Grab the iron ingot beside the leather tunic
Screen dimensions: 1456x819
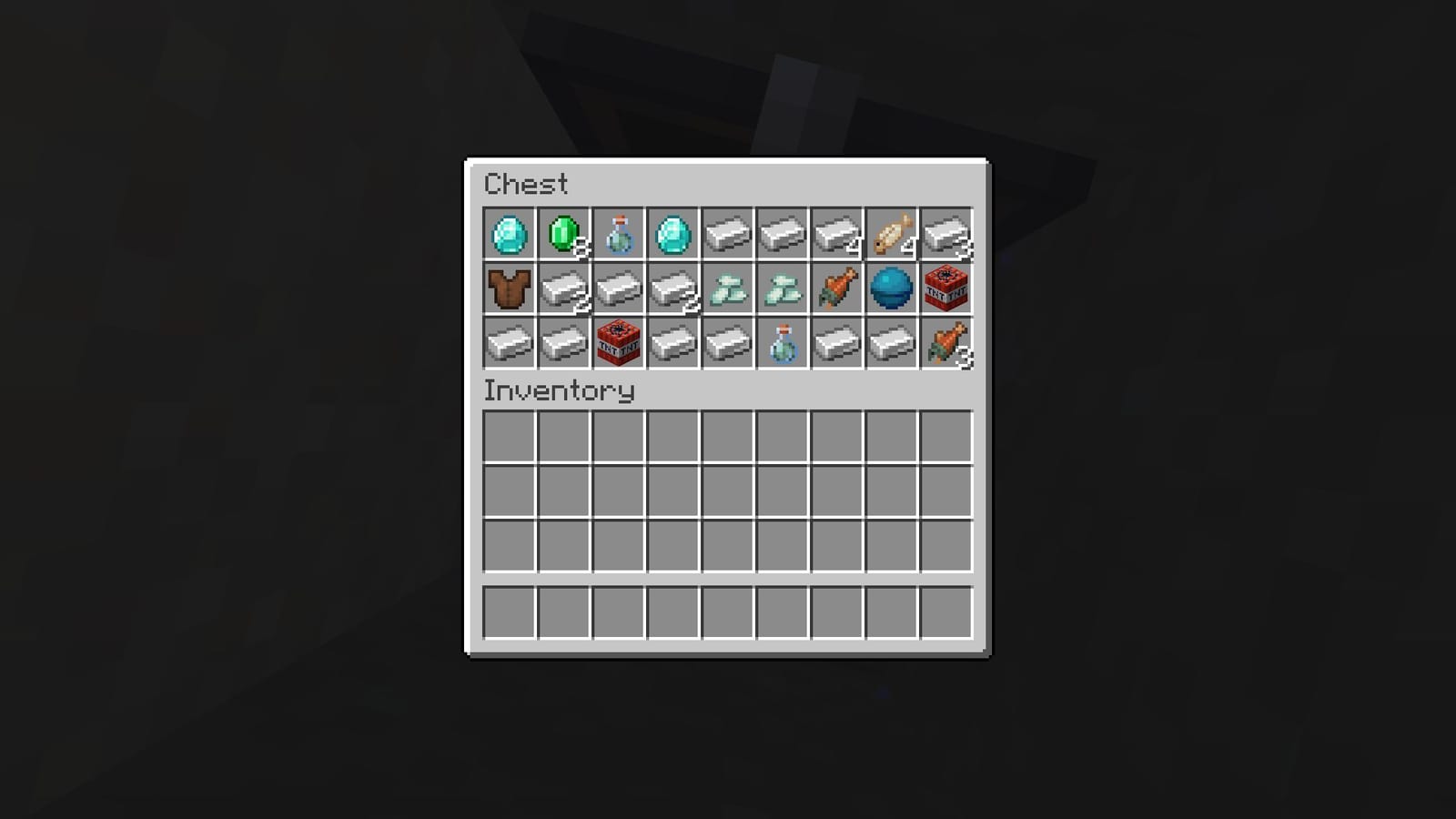pos(562,289)
